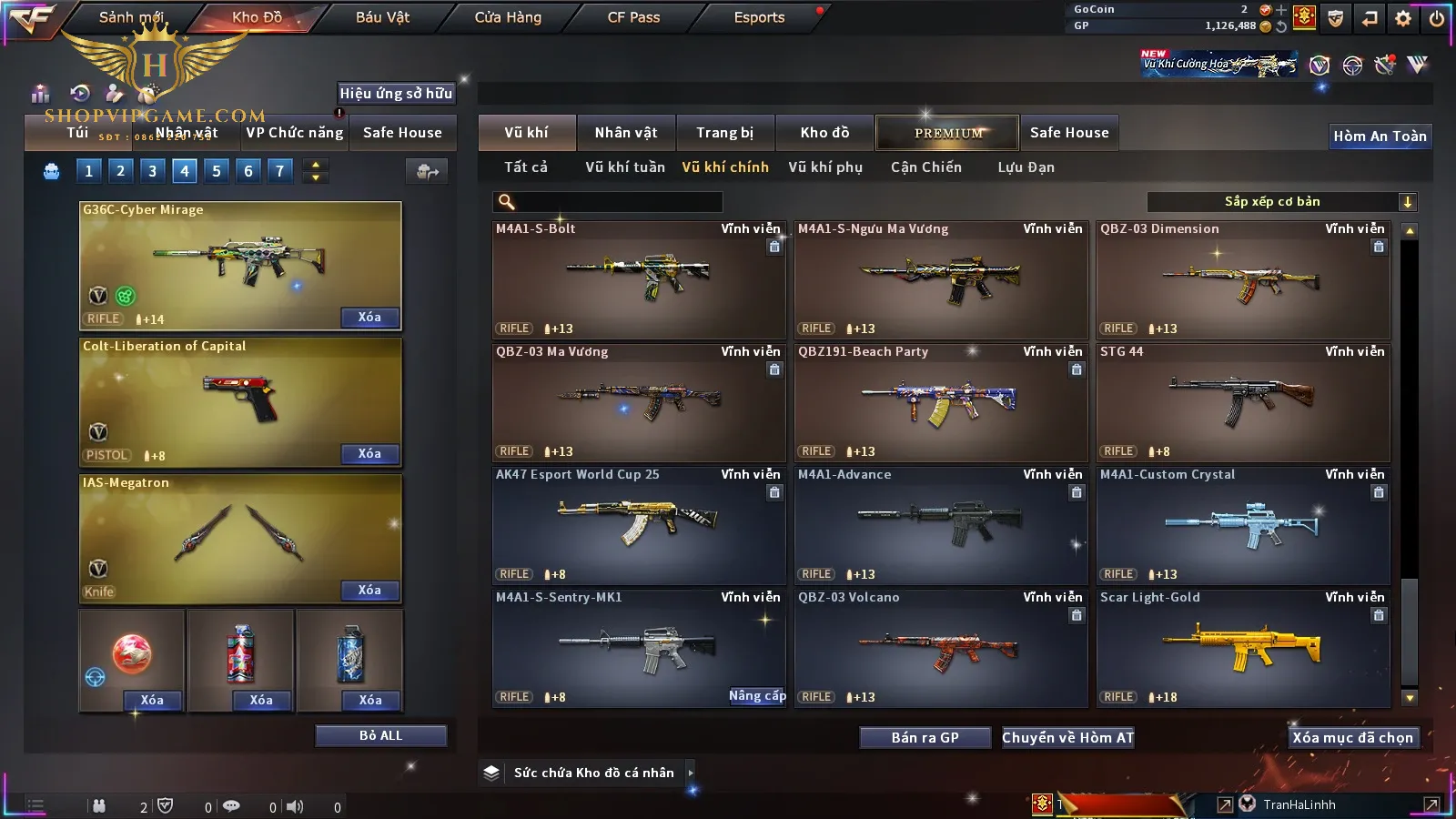This screenshot has height=819, width=1456.
Task: Click the Bỏ ALL button
Action: [380, 736]
